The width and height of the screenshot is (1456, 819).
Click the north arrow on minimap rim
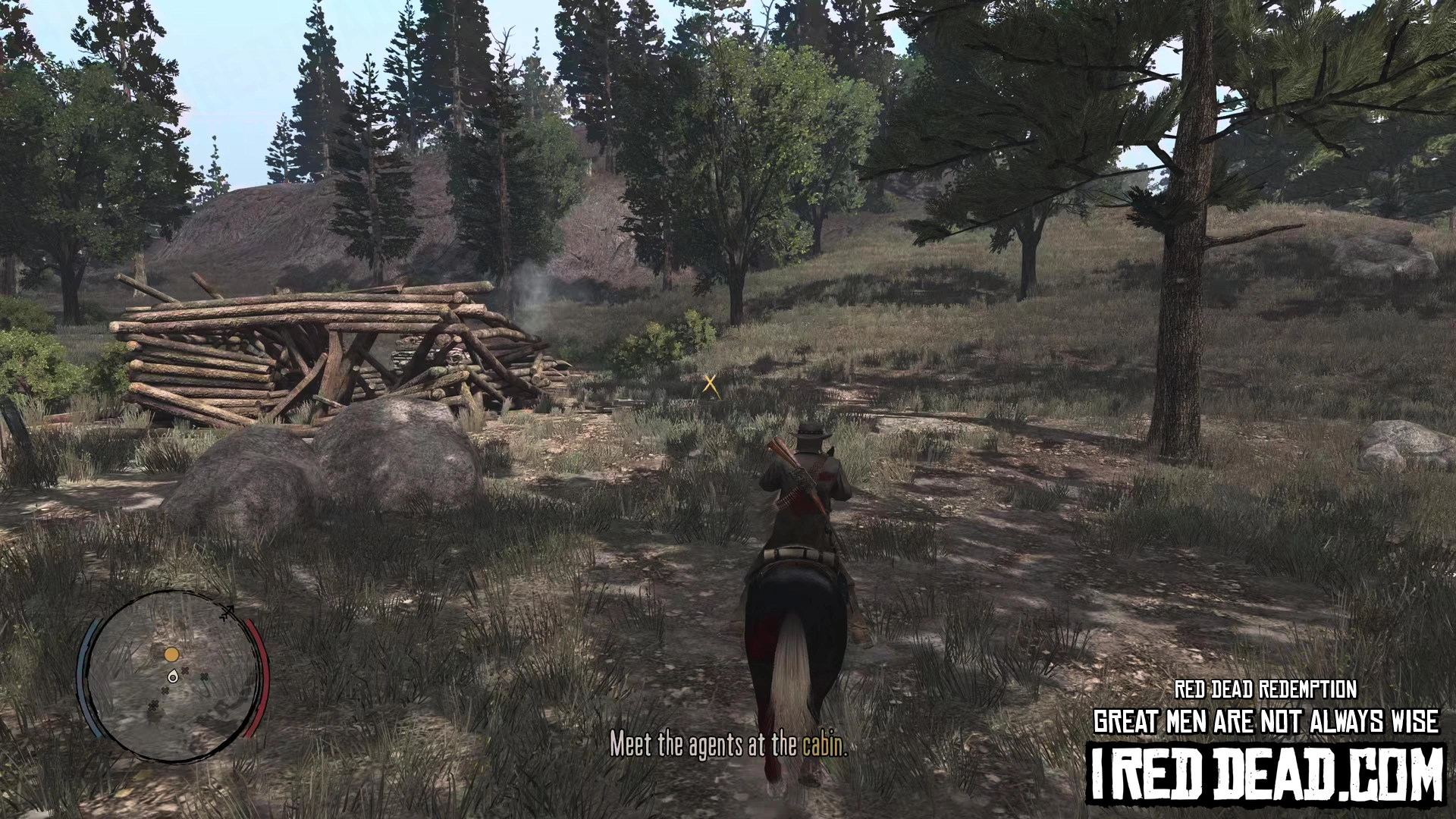click(227, 612)
